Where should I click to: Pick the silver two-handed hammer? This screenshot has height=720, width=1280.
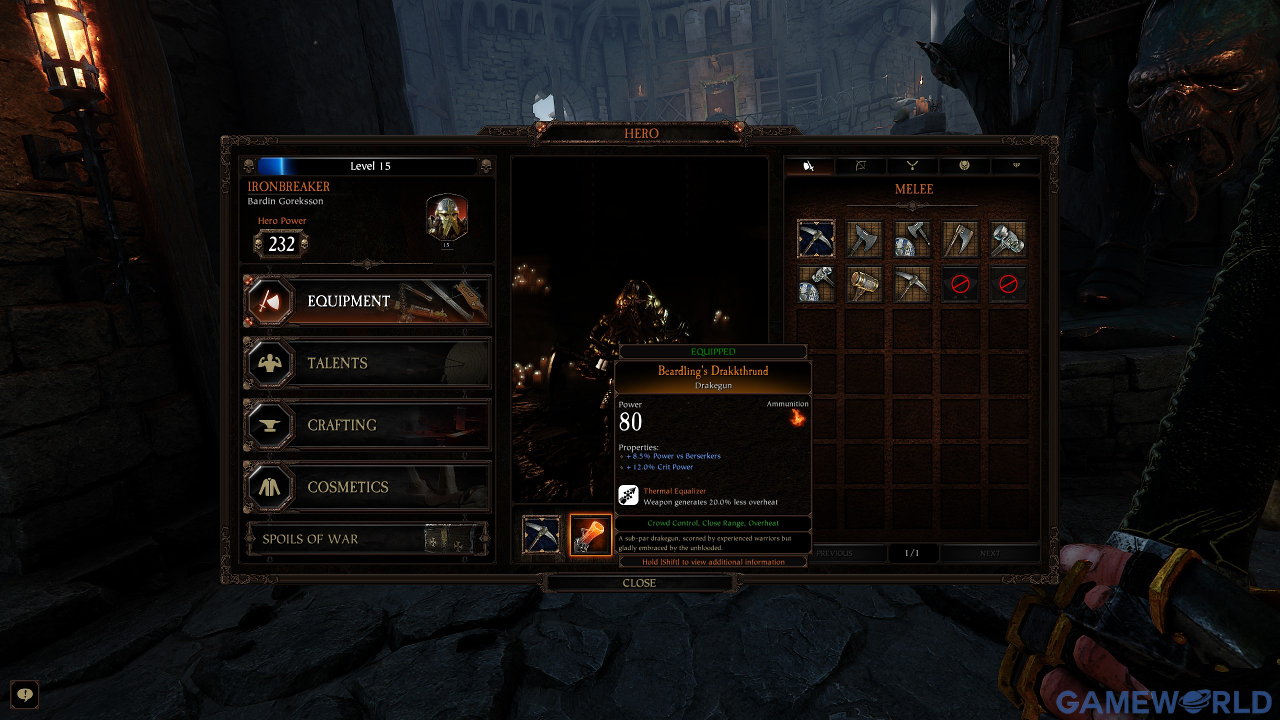click(x=1008, y=239)
